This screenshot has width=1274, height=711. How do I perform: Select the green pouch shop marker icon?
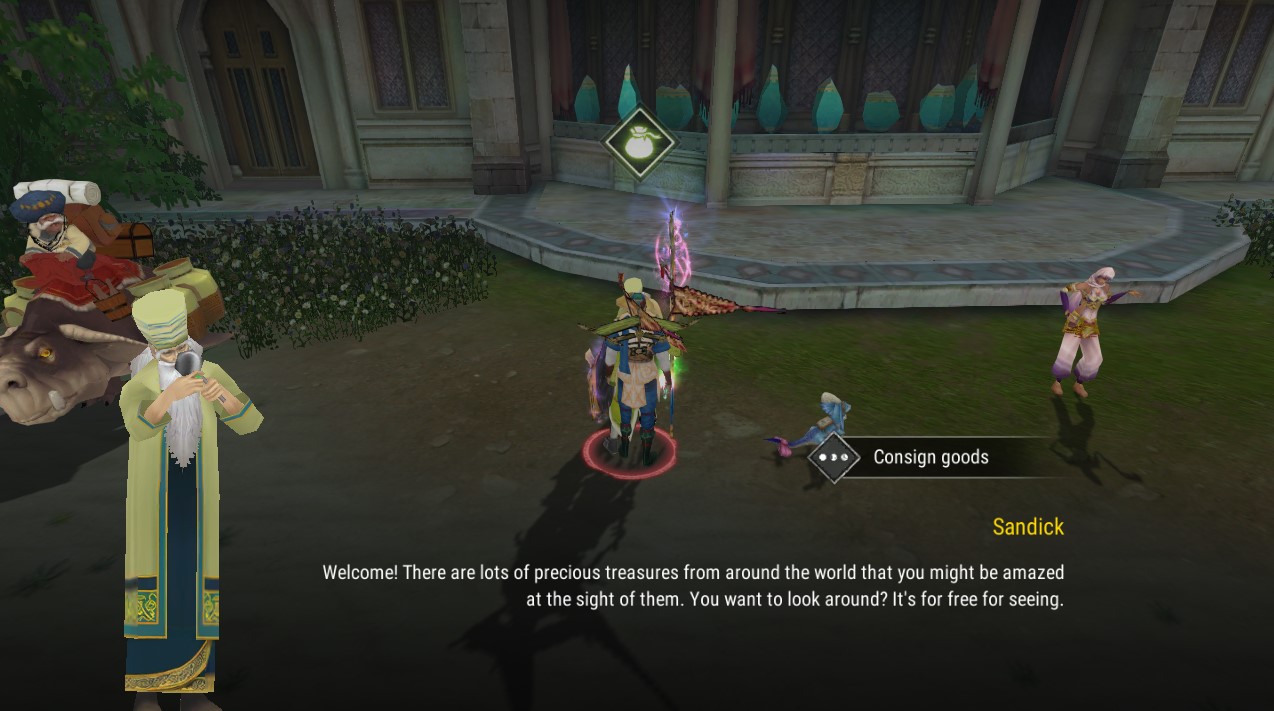click(640, 143)
